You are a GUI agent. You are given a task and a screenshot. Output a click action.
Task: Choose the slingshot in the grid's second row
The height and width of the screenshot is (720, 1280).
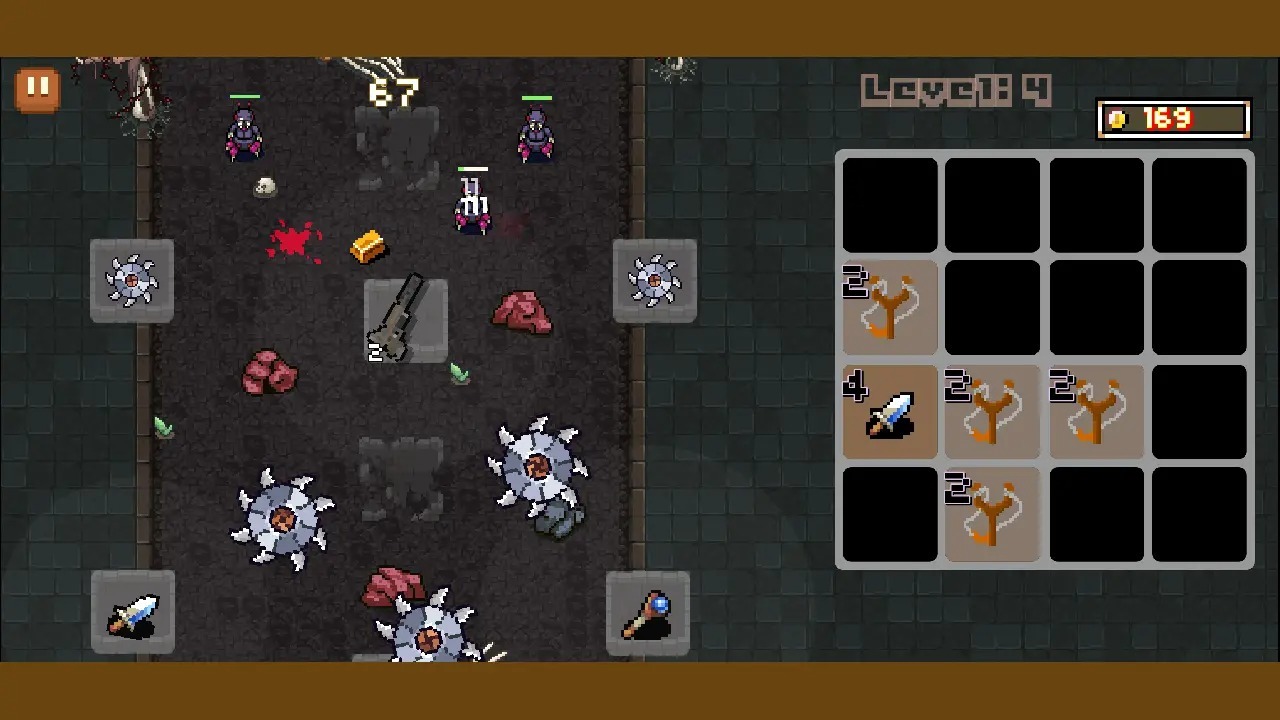pyautogui.click(x=890, y=308)
